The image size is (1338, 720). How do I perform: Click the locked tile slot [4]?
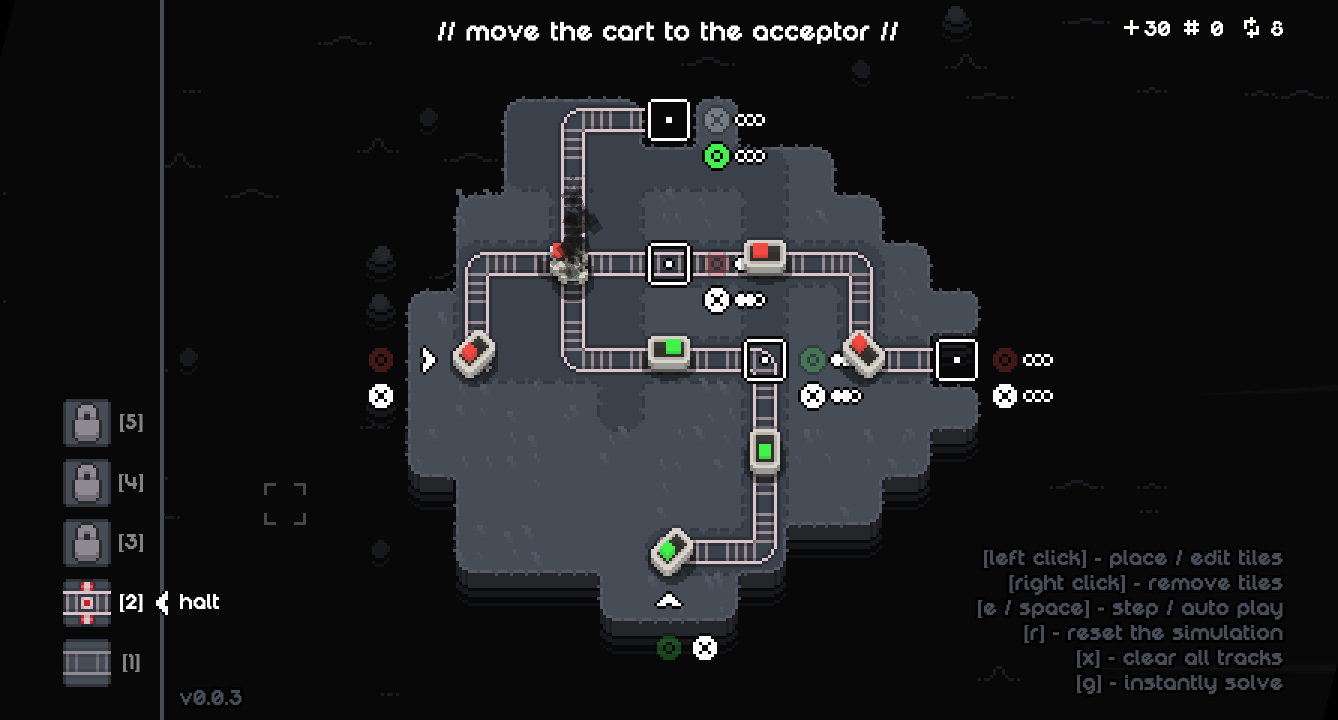coord(86,482)
